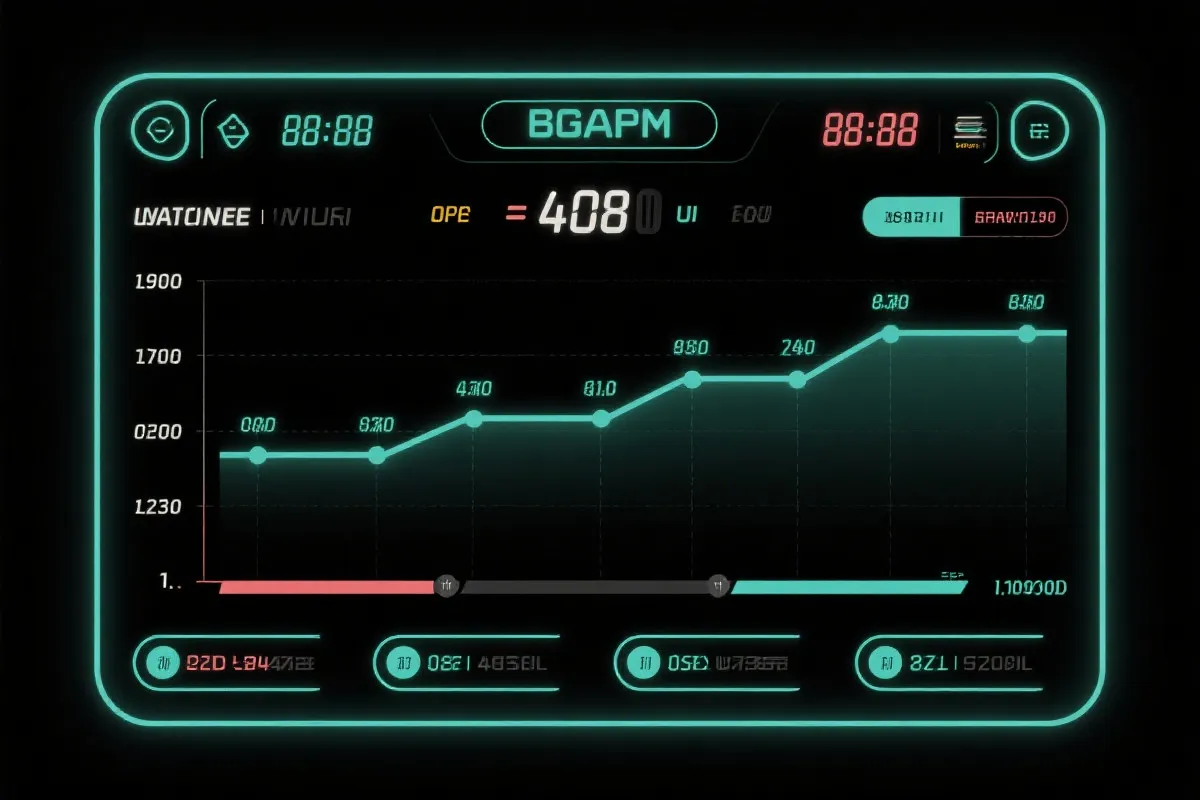The image size is (1200, 800).
Task: Switch to the red-outlined toggle segment
Action: [1013, 216]
